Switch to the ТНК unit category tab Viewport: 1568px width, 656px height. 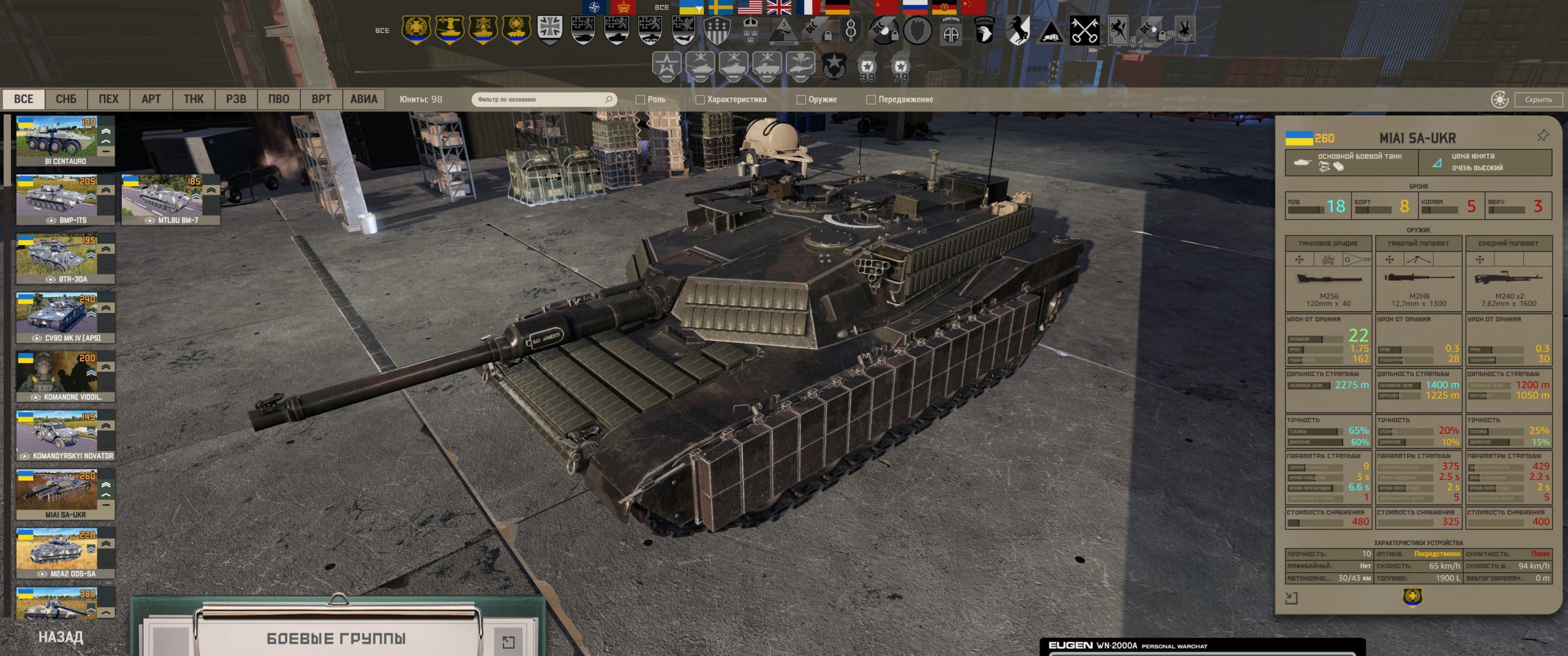(194, 99)
